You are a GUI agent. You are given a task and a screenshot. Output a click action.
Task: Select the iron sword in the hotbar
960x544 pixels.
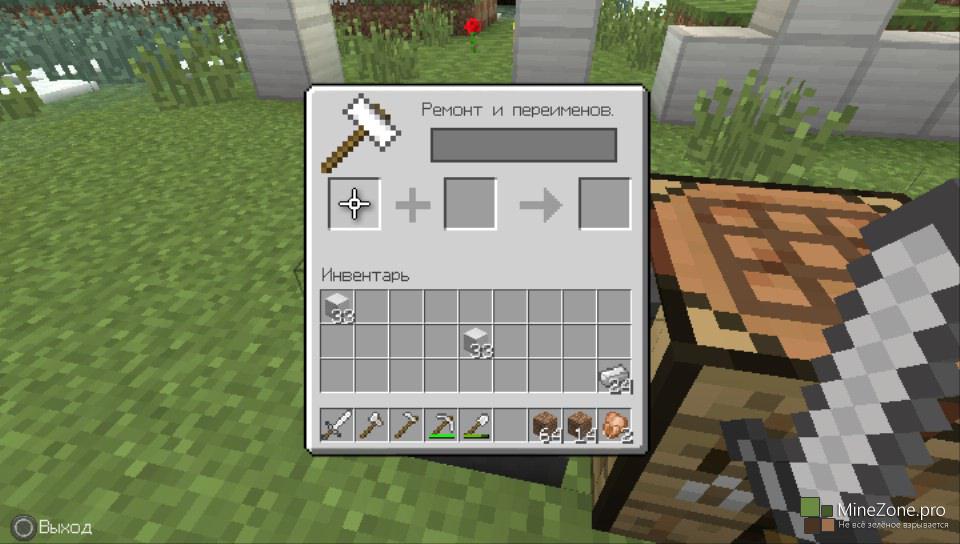pos(337,427)
